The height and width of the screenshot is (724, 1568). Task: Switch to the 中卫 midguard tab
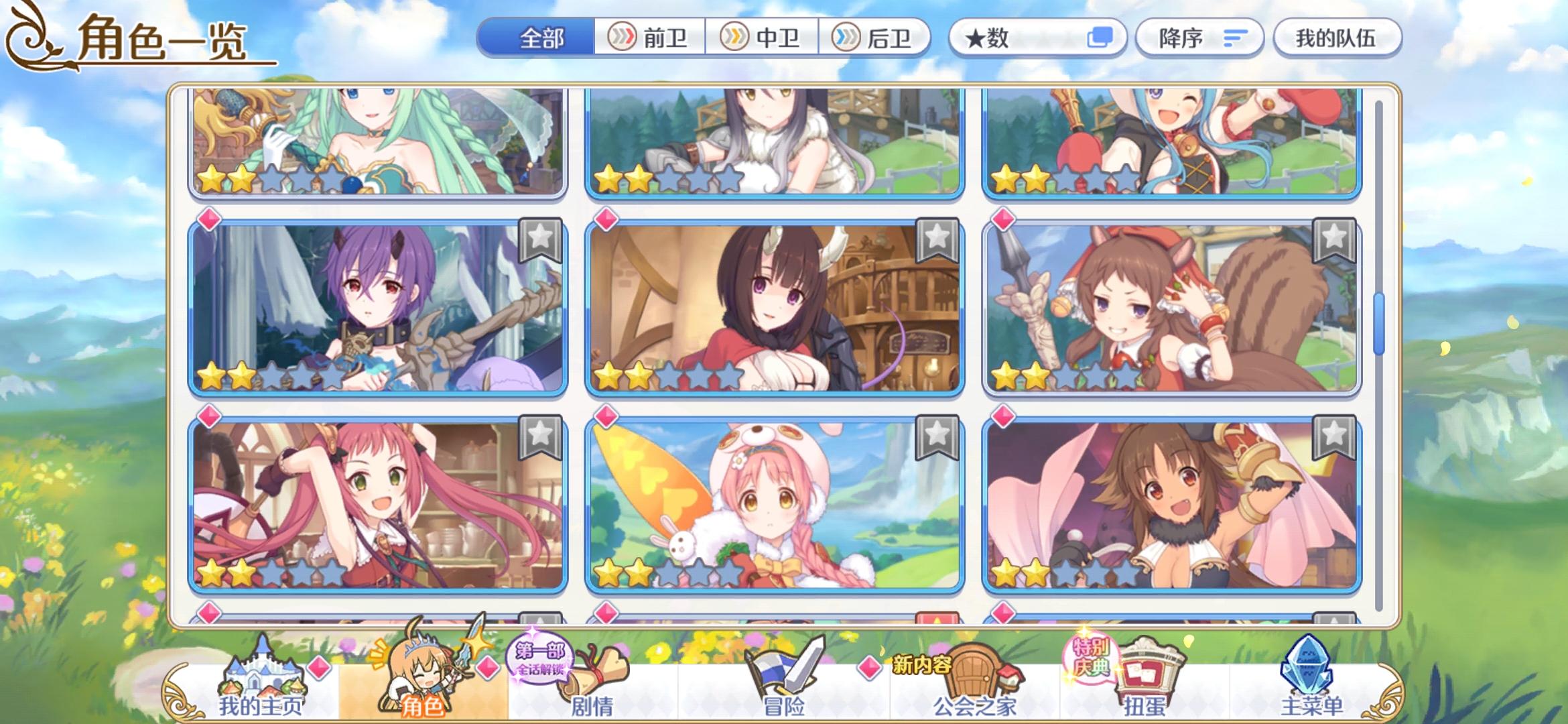(x=761, y=38)
